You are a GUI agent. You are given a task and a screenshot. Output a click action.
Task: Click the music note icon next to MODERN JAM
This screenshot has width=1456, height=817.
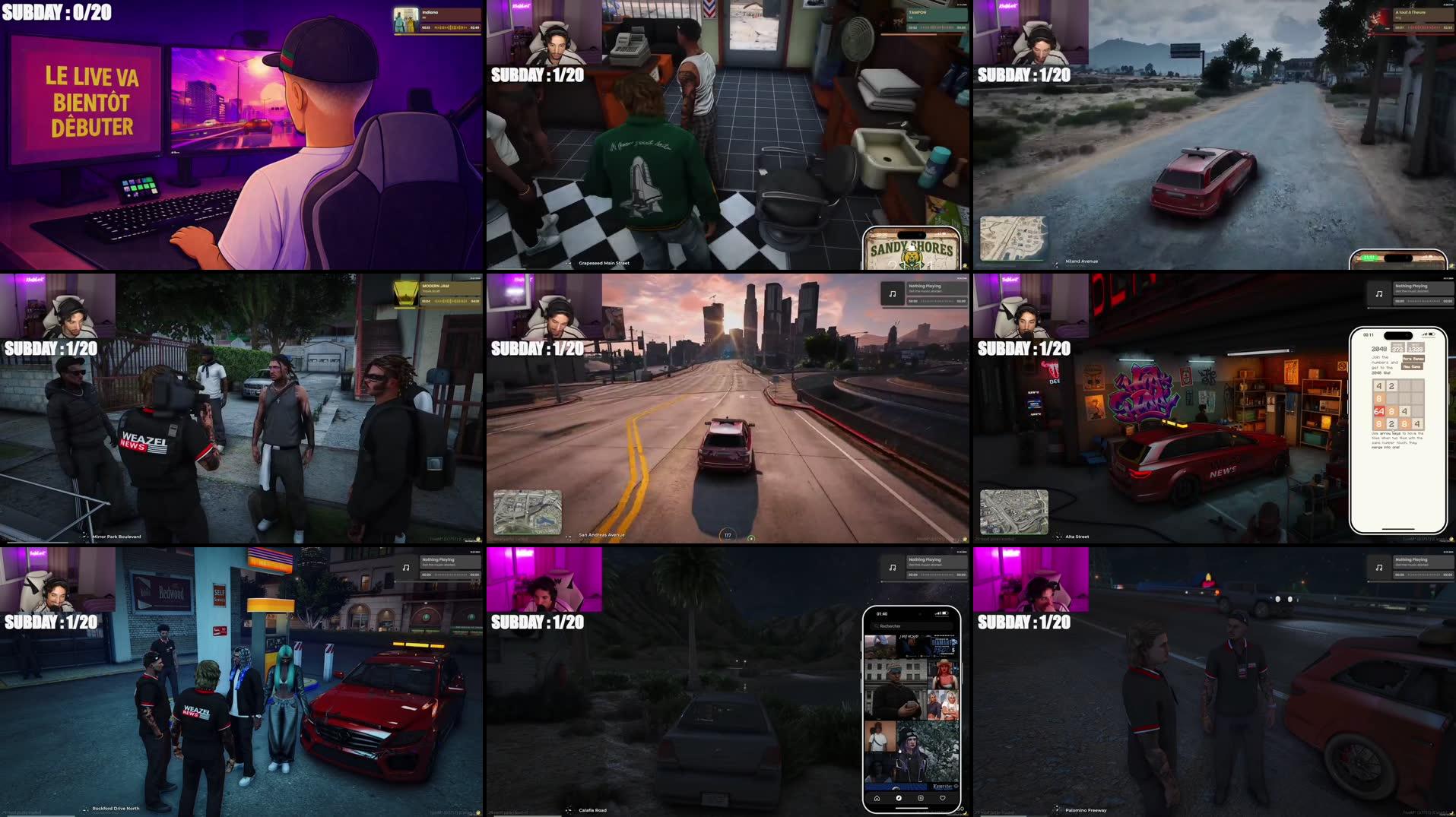[405, 293]
